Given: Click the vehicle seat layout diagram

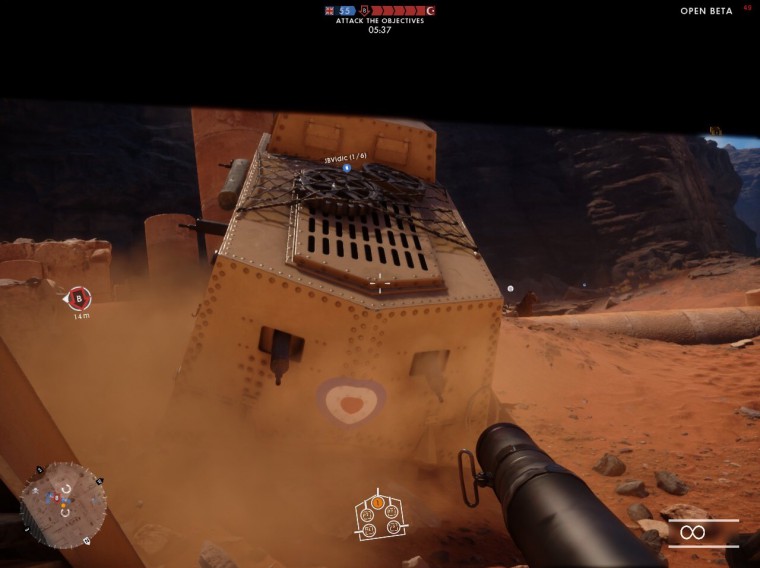Looking at the screenshot, I should click(x=378, y=514).
